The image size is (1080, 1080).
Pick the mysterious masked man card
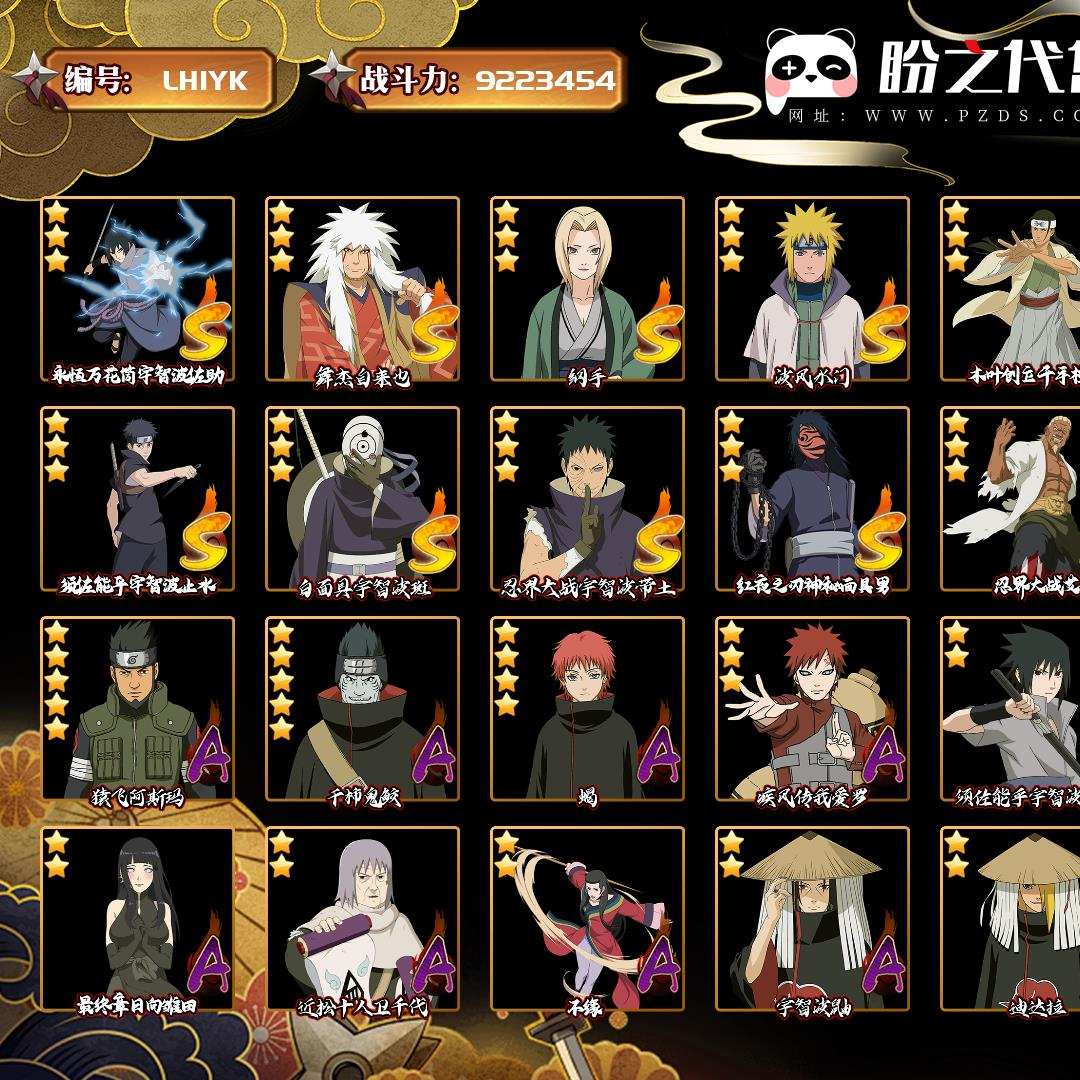pos(812,498)
